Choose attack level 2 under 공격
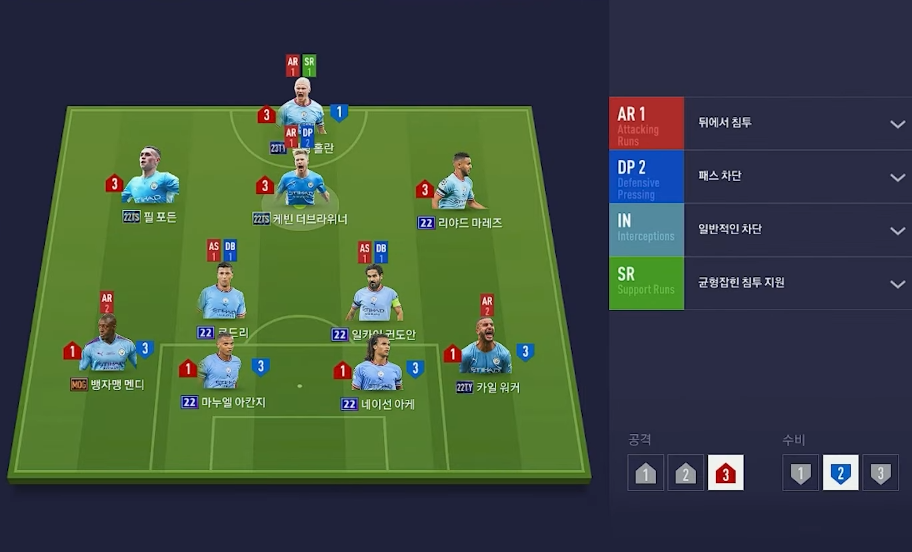Image resolution: width=912 pixels, height=552 pixels. 686,473
